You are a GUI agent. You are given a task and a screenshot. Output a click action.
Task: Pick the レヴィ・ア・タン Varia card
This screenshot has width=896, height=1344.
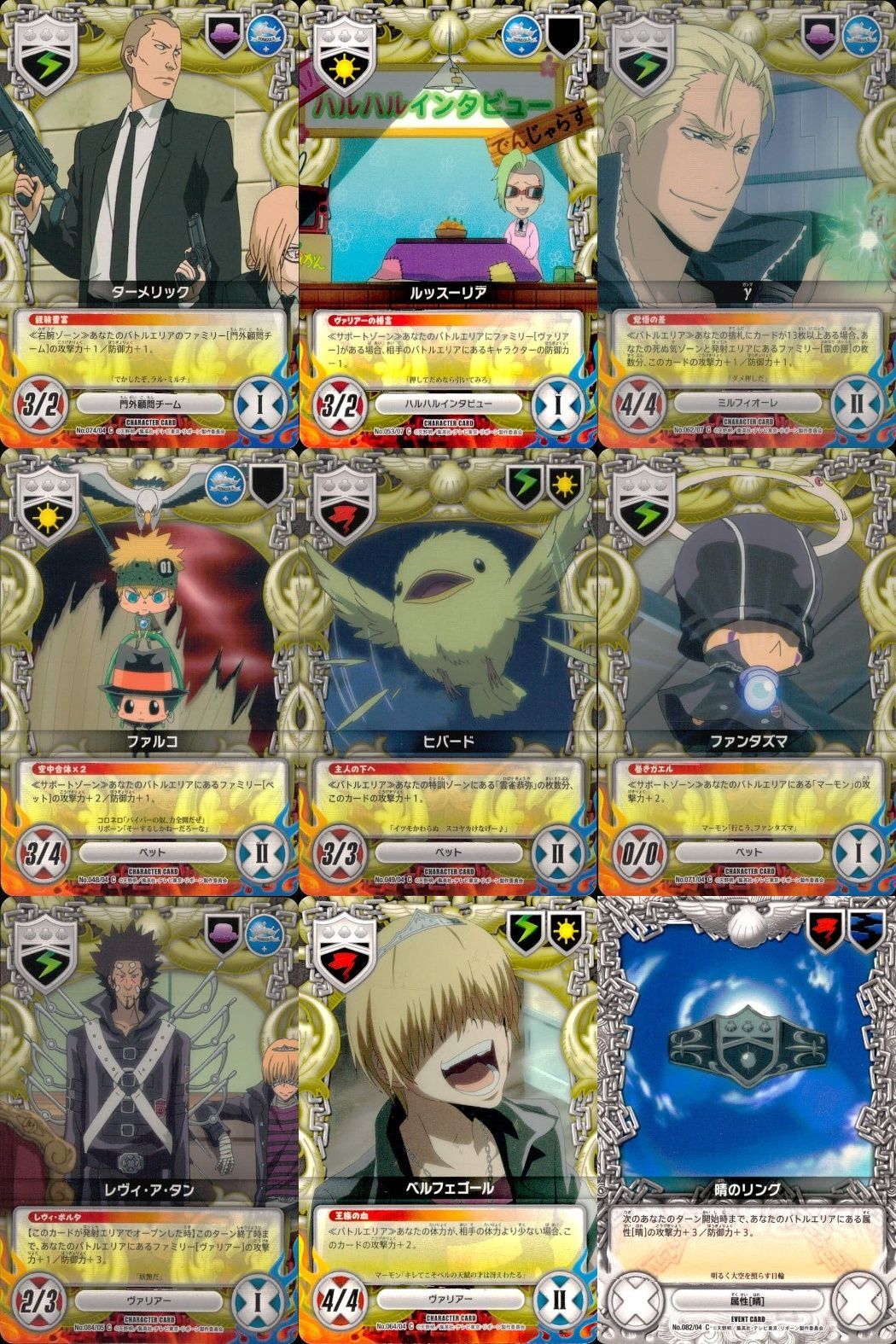coord(149,1120)
